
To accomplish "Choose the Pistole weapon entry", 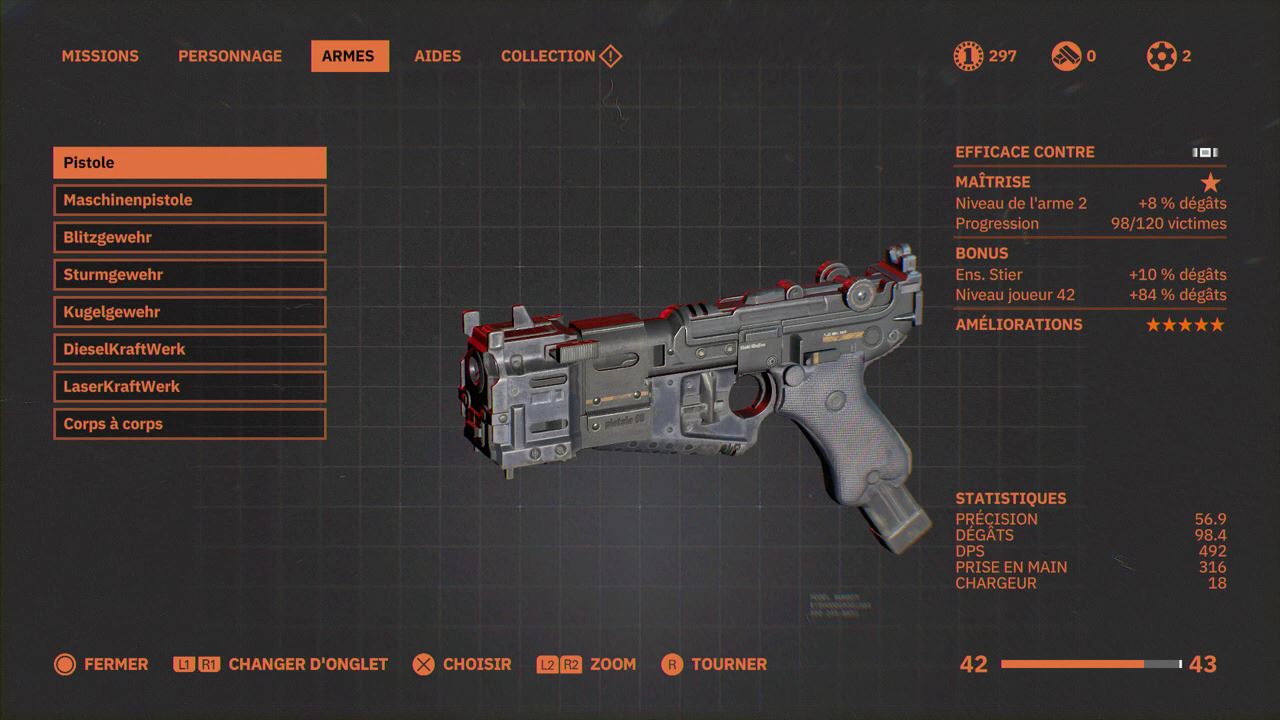I will (190, 163).
